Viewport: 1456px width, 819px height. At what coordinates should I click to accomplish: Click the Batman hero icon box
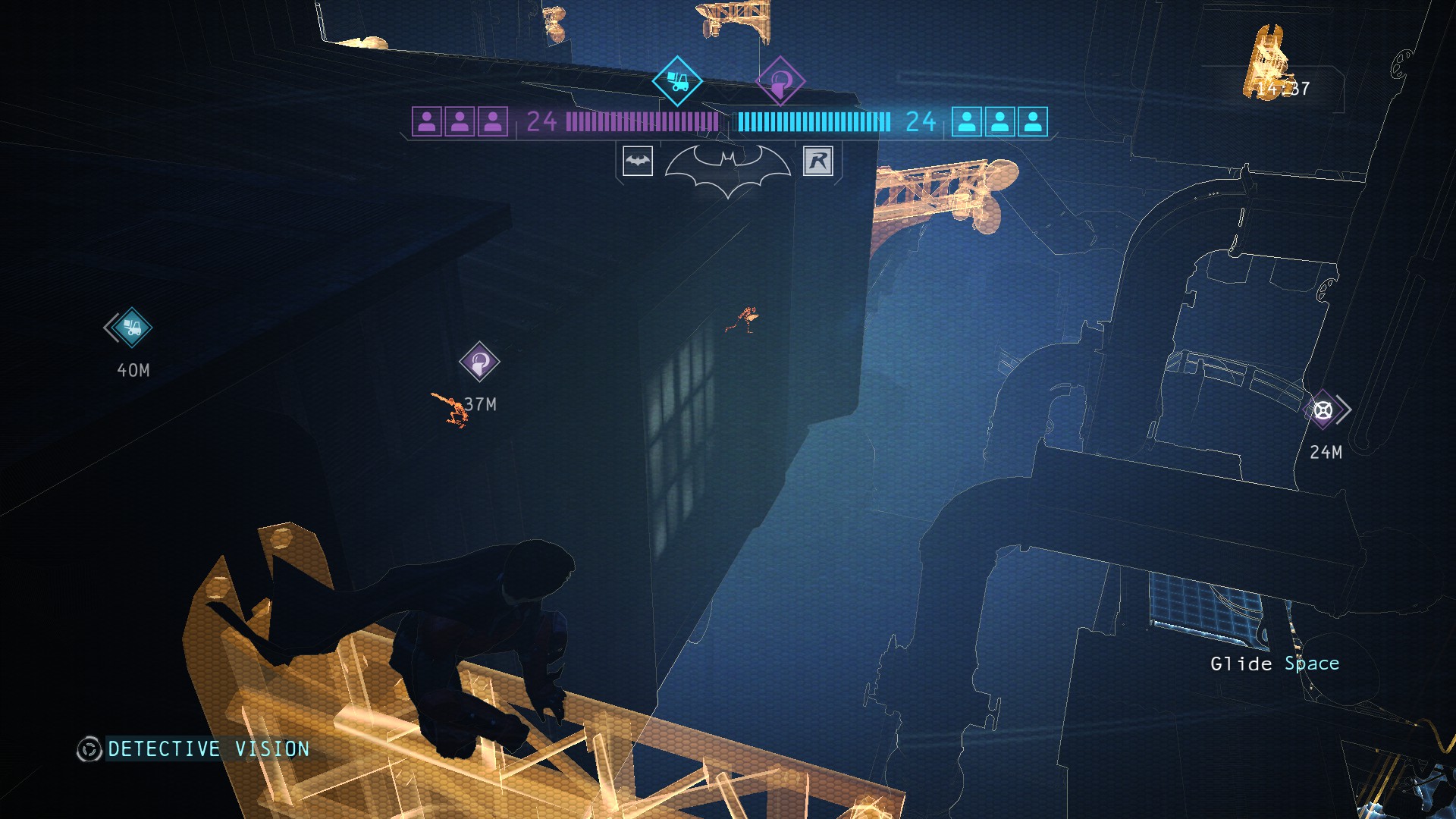(637, 161)
